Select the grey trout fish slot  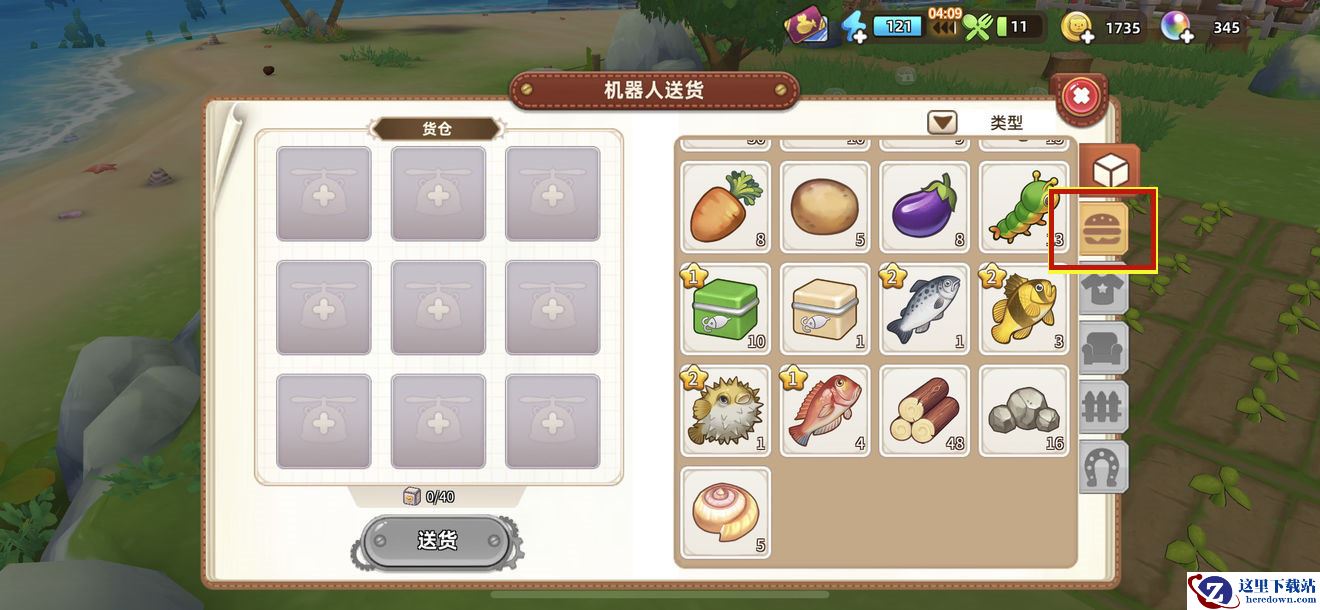click(924, 309)
